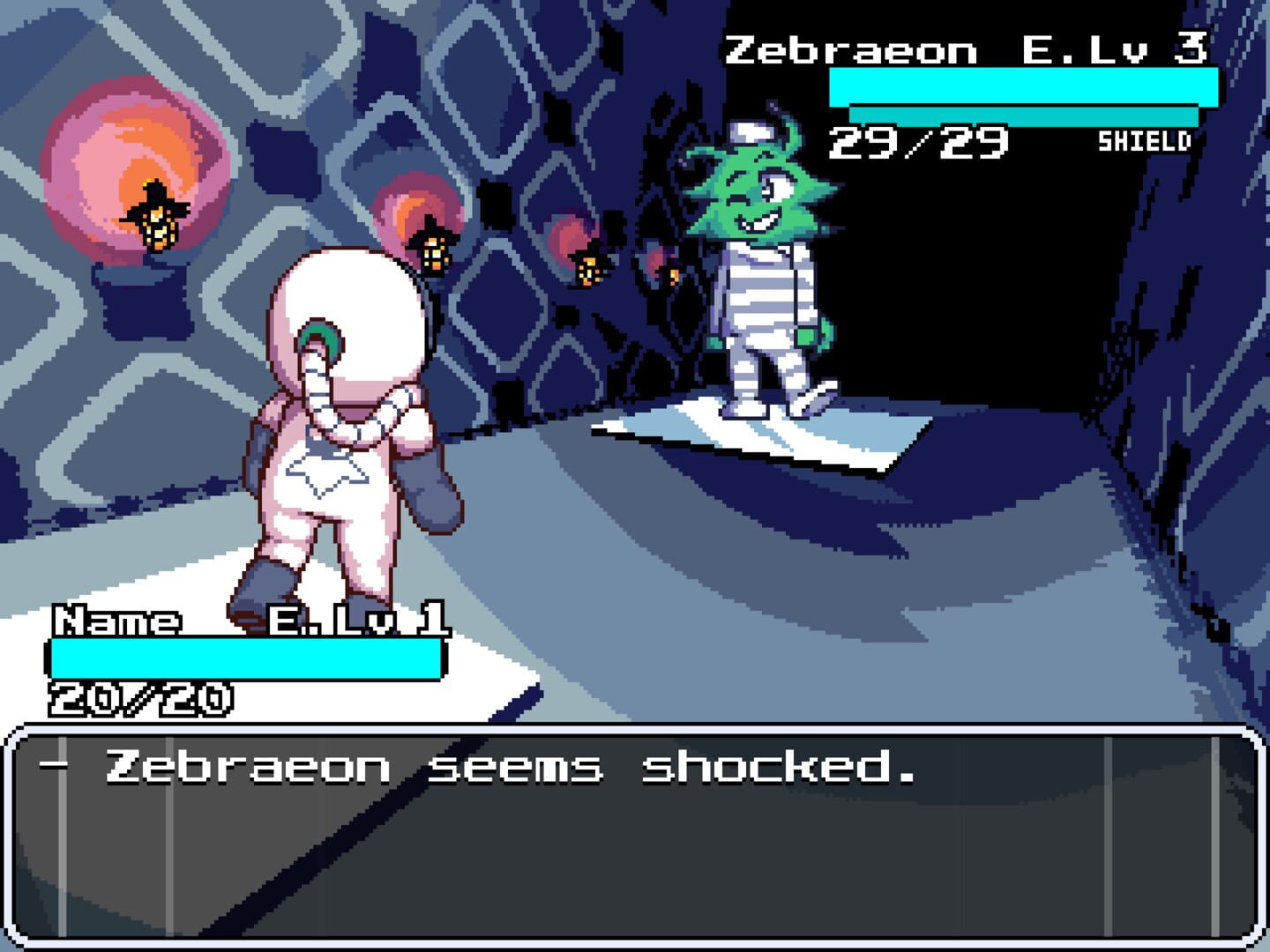Viewport: 1270px width, 952px height.
Task: Click the star emblem on the player's suit
Action: point(326,472)
